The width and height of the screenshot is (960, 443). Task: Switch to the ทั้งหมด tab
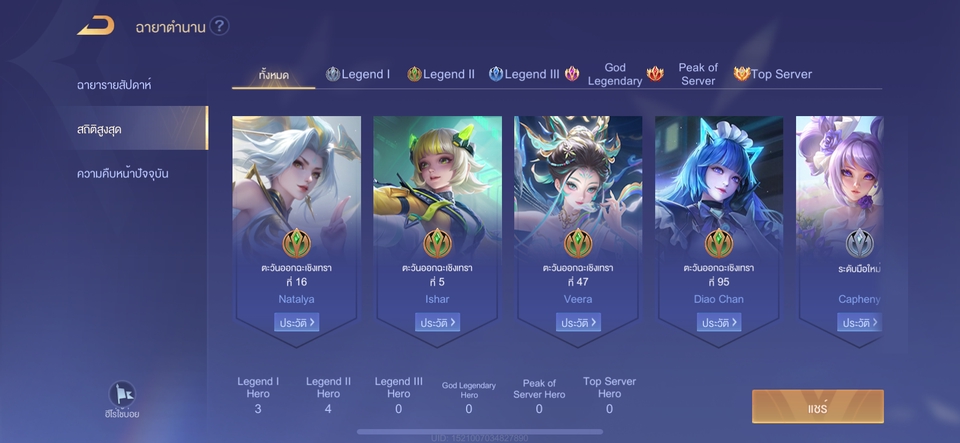tap(273, 75)
